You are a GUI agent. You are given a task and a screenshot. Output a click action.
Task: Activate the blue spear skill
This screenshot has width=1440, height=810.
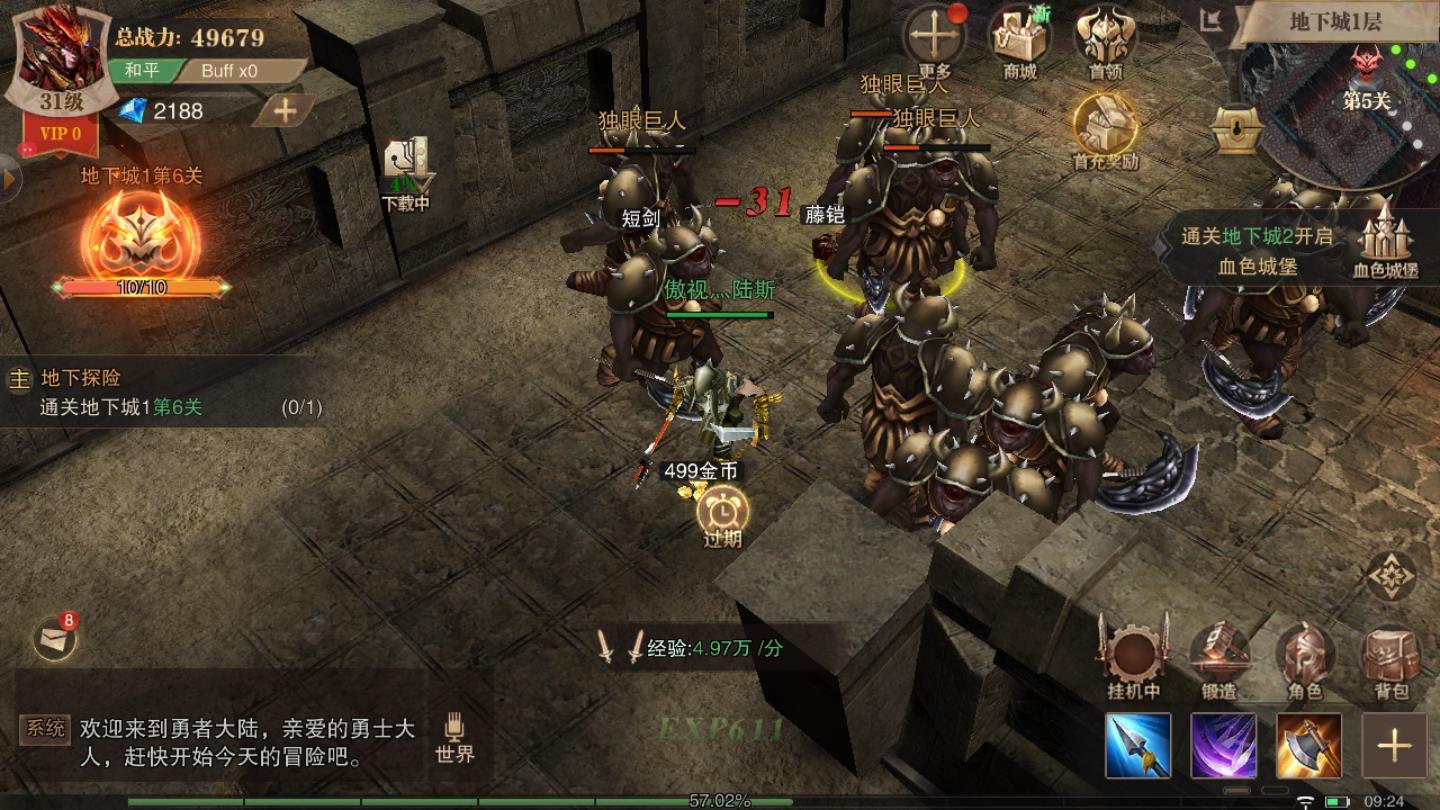pos(1138,745)
